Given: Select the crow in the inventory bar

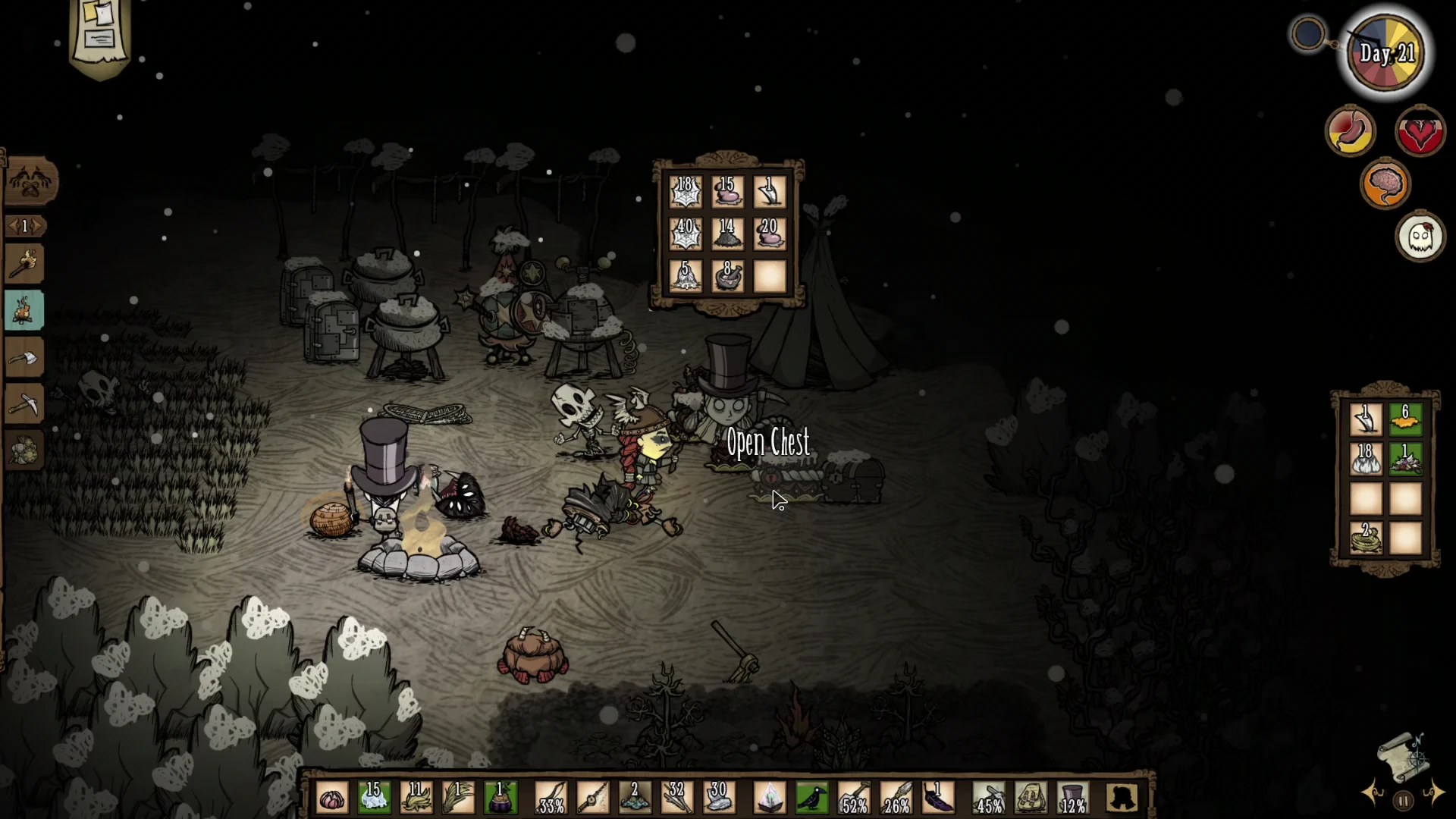Looking at the screenshot, I should click(x=812, y=799).
